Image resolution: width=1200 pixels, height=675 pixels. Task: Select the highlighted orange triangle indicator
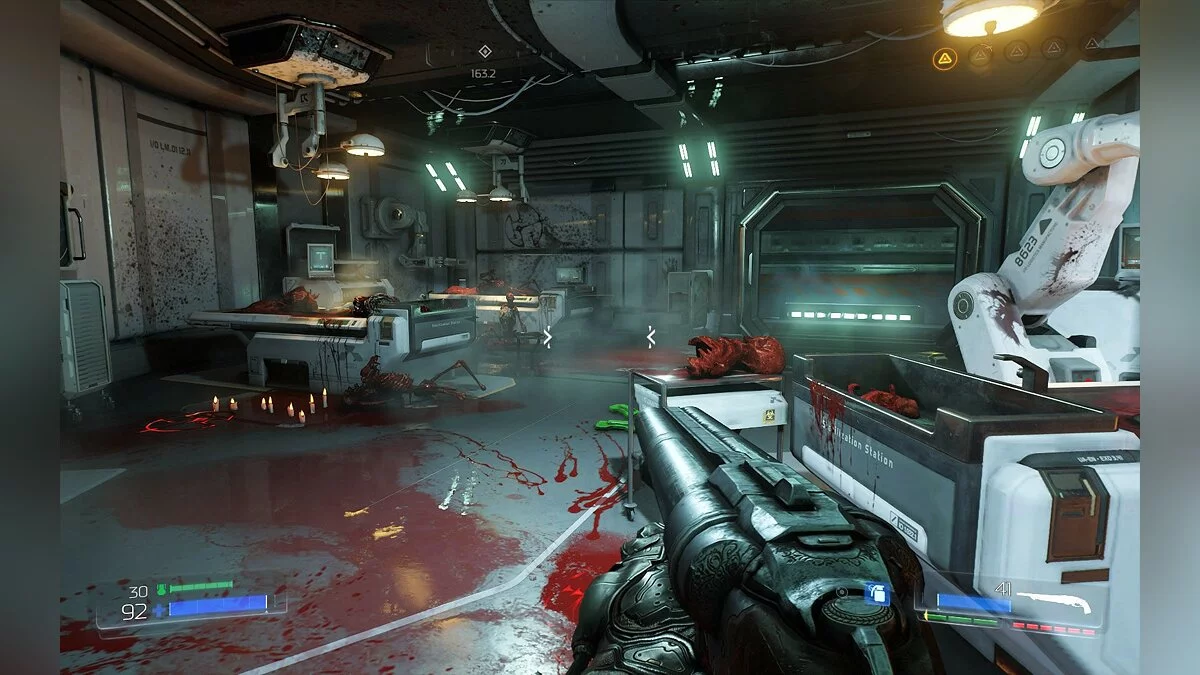point(943,59)
